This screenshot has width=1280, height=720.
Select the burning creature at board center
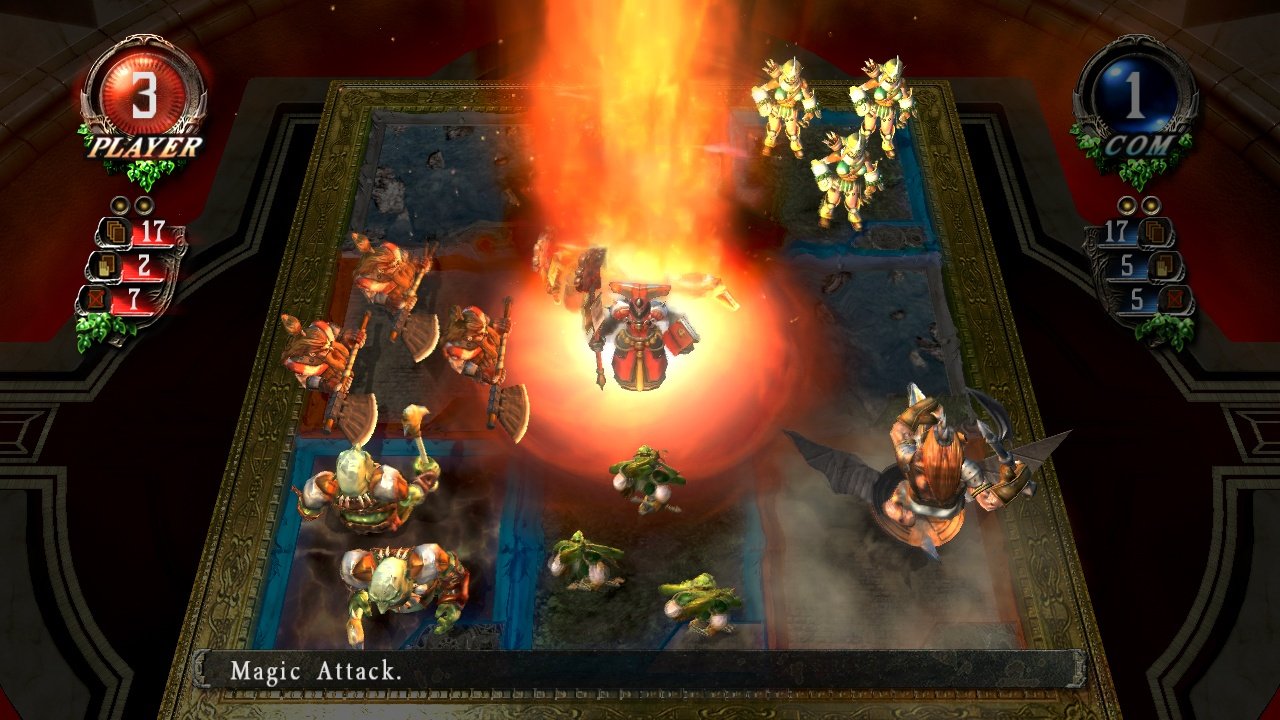coord(640,330)
